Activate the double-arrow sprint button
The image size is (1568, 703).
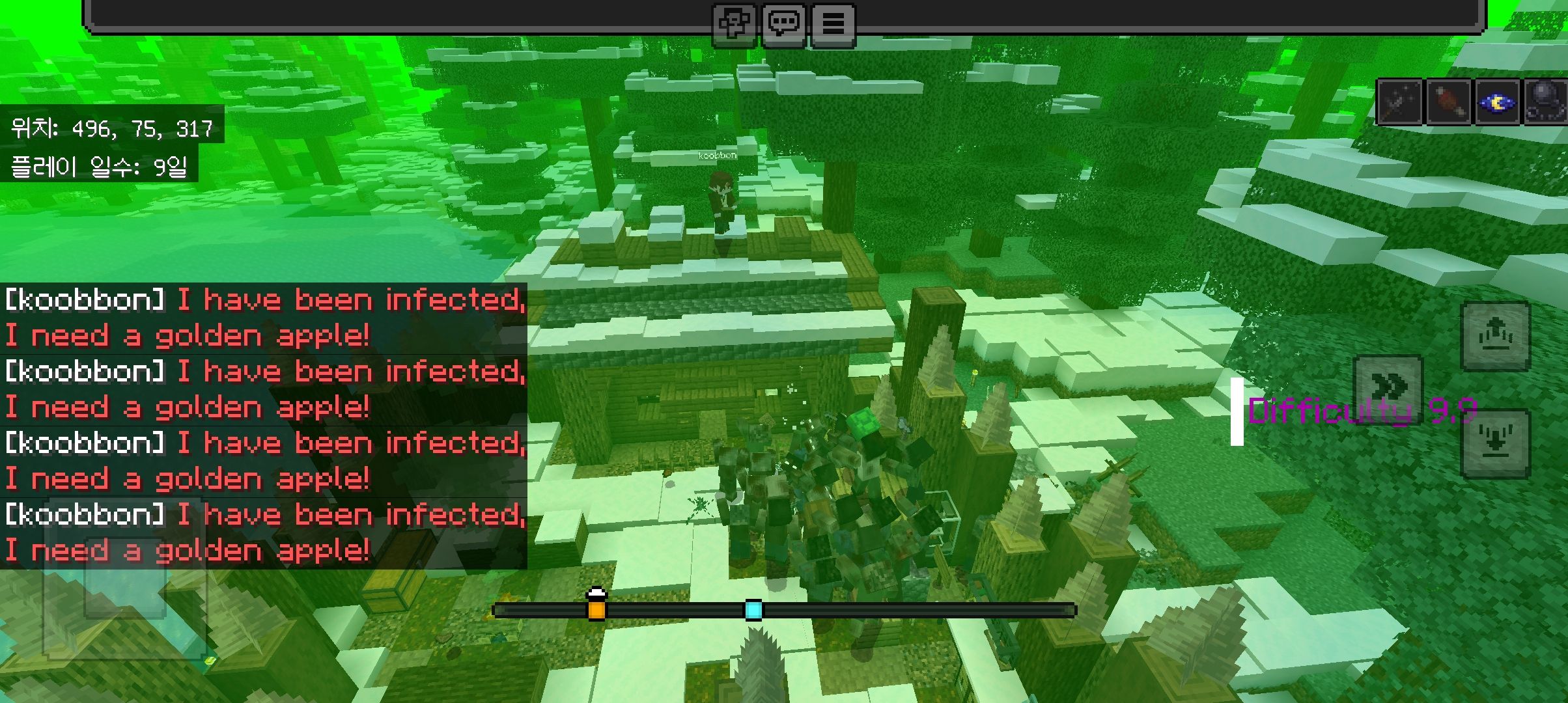[x=1388, y=388]
